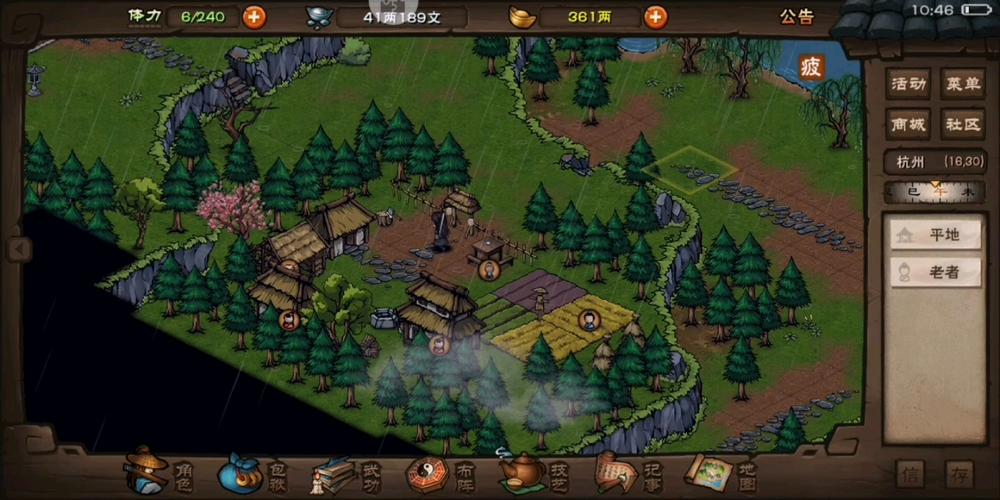
Task: Open the 菜单 menu
Action: click(963, 84)
